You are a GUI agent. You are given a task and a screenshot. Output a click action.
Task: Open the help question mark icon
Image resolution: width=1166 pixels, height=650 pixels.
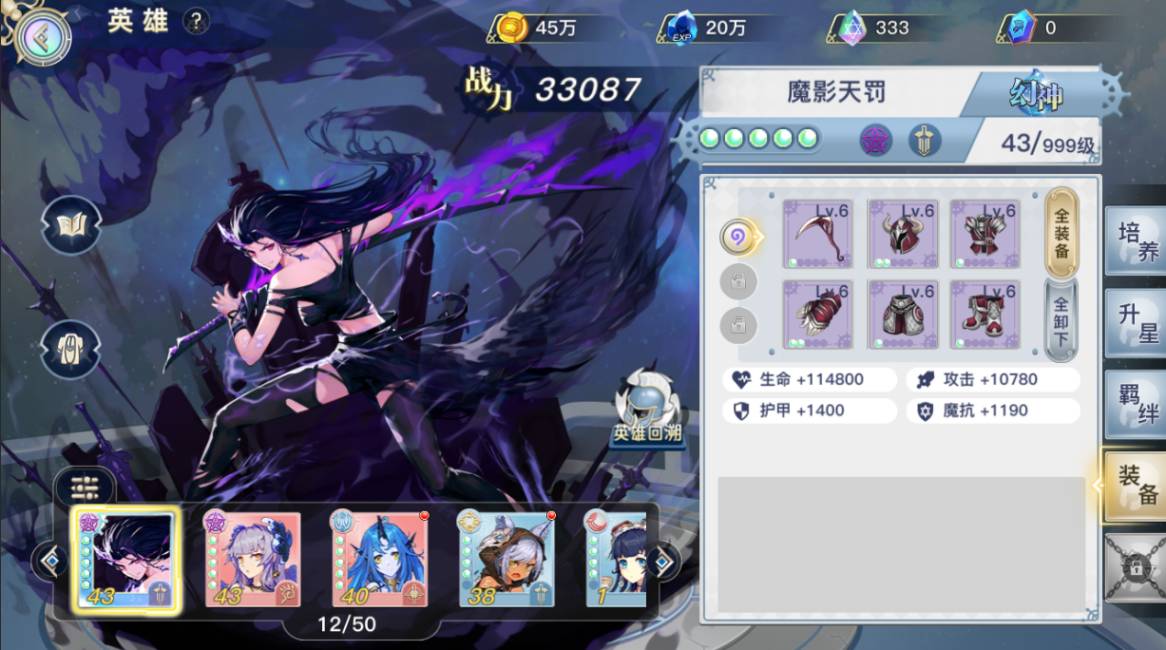click(x=196, y=22)
